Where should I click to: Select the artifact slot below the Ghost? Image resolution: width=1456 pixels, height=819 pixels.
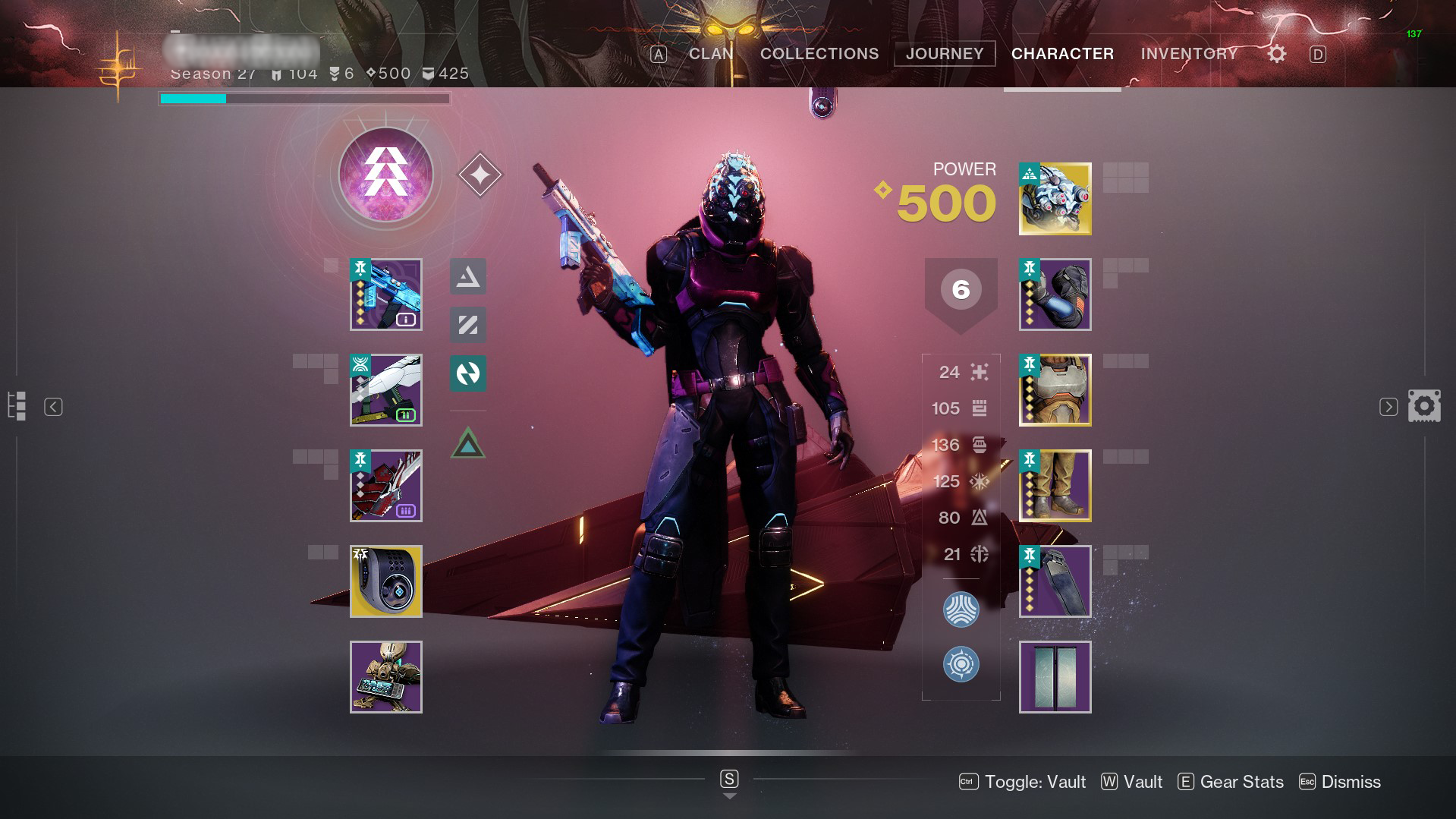385,677
